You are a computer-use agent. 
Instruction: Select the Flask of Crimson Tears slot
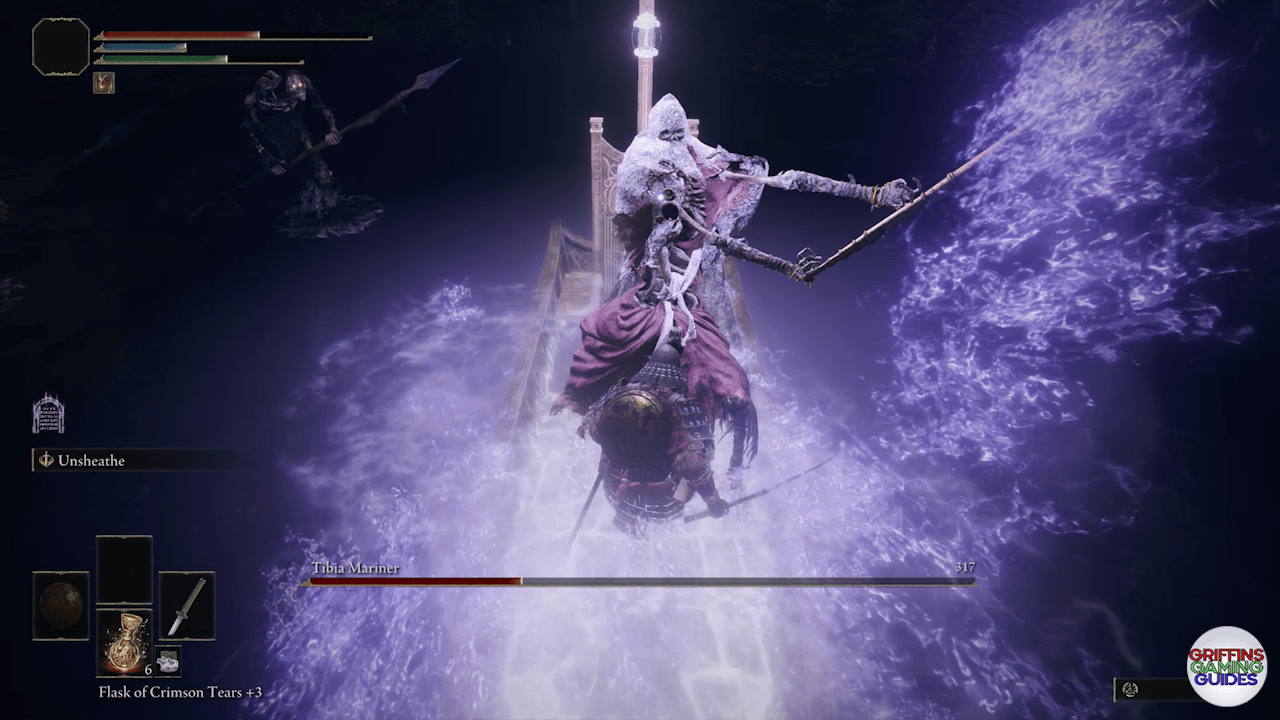(124, 641)
